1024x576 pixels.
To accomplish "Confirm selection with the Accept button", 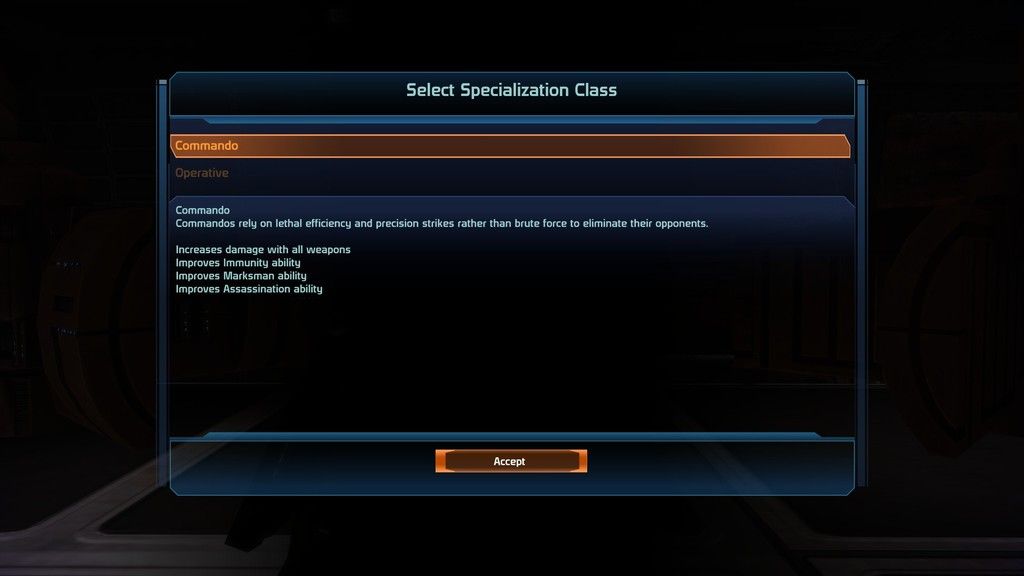I will point(510,461).
